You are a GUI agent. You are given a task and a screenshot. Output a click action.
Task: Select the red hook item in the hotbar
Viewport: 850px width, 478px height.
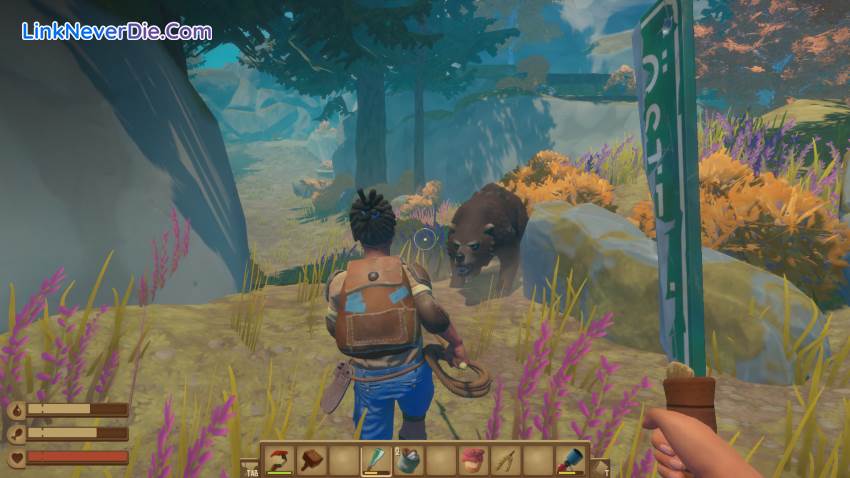[x=278, y=460]
